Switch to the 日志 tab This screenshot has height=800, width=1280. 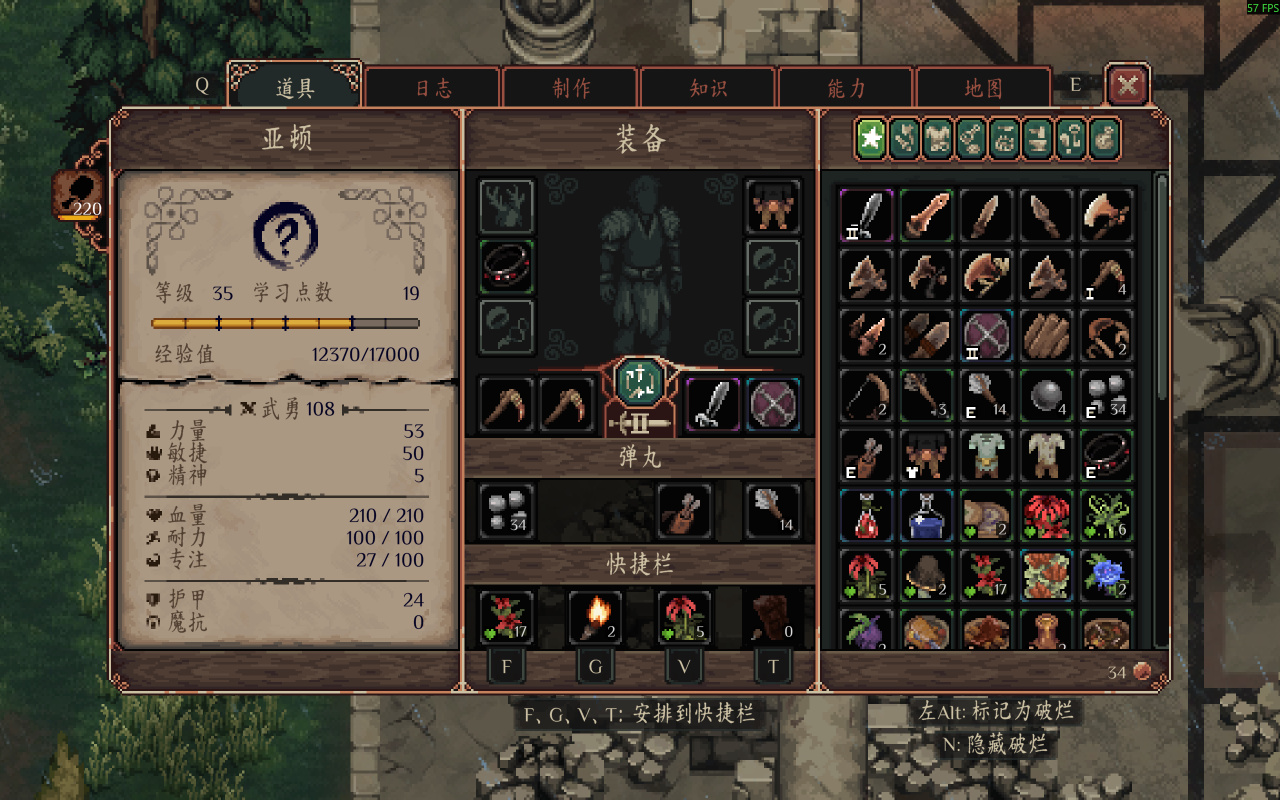pos(433,87)
